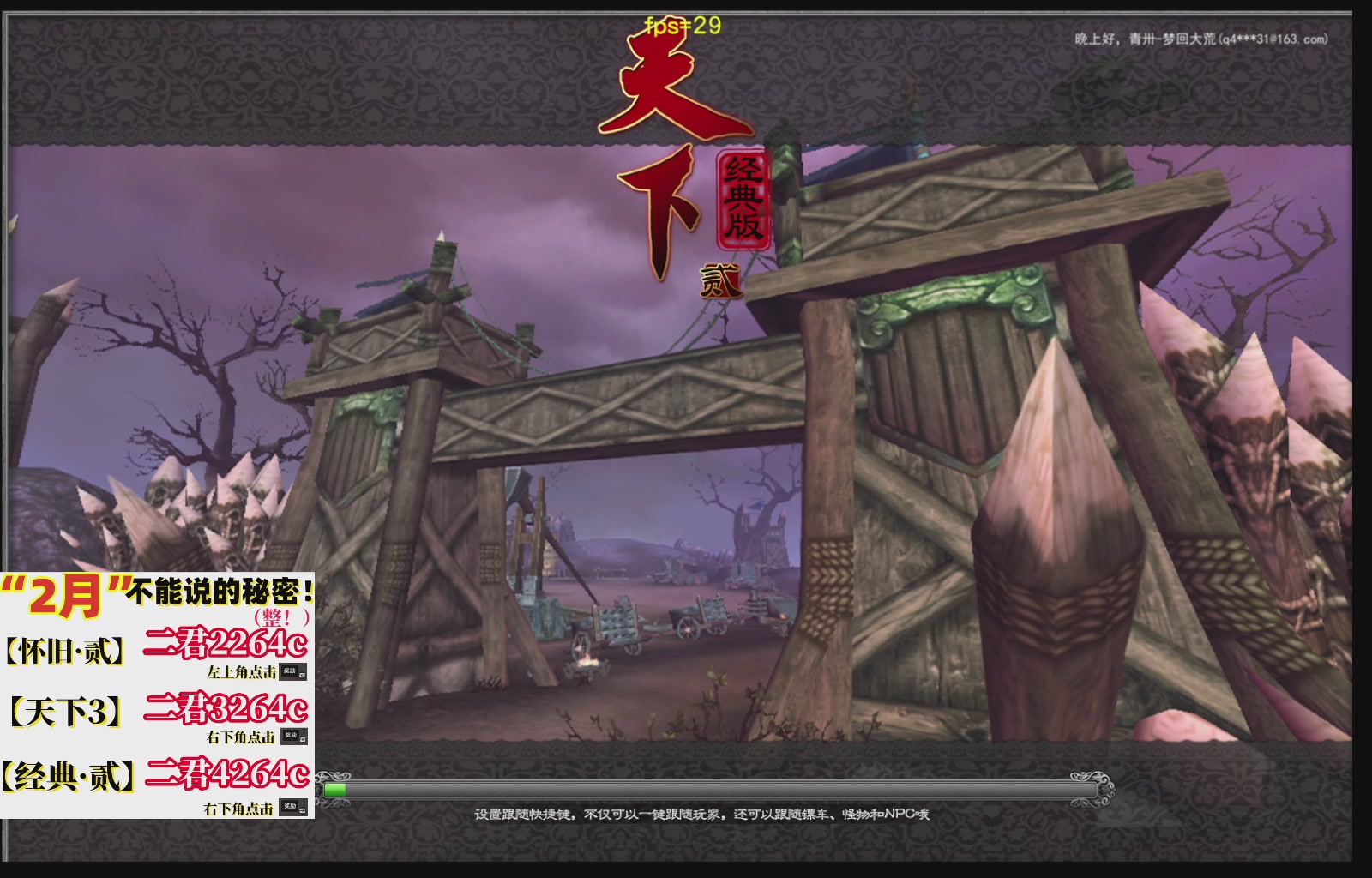Click the 奖励 icon next to the 天下3 offer
Screen dimensions: 1372x878
tap(294, 736)
